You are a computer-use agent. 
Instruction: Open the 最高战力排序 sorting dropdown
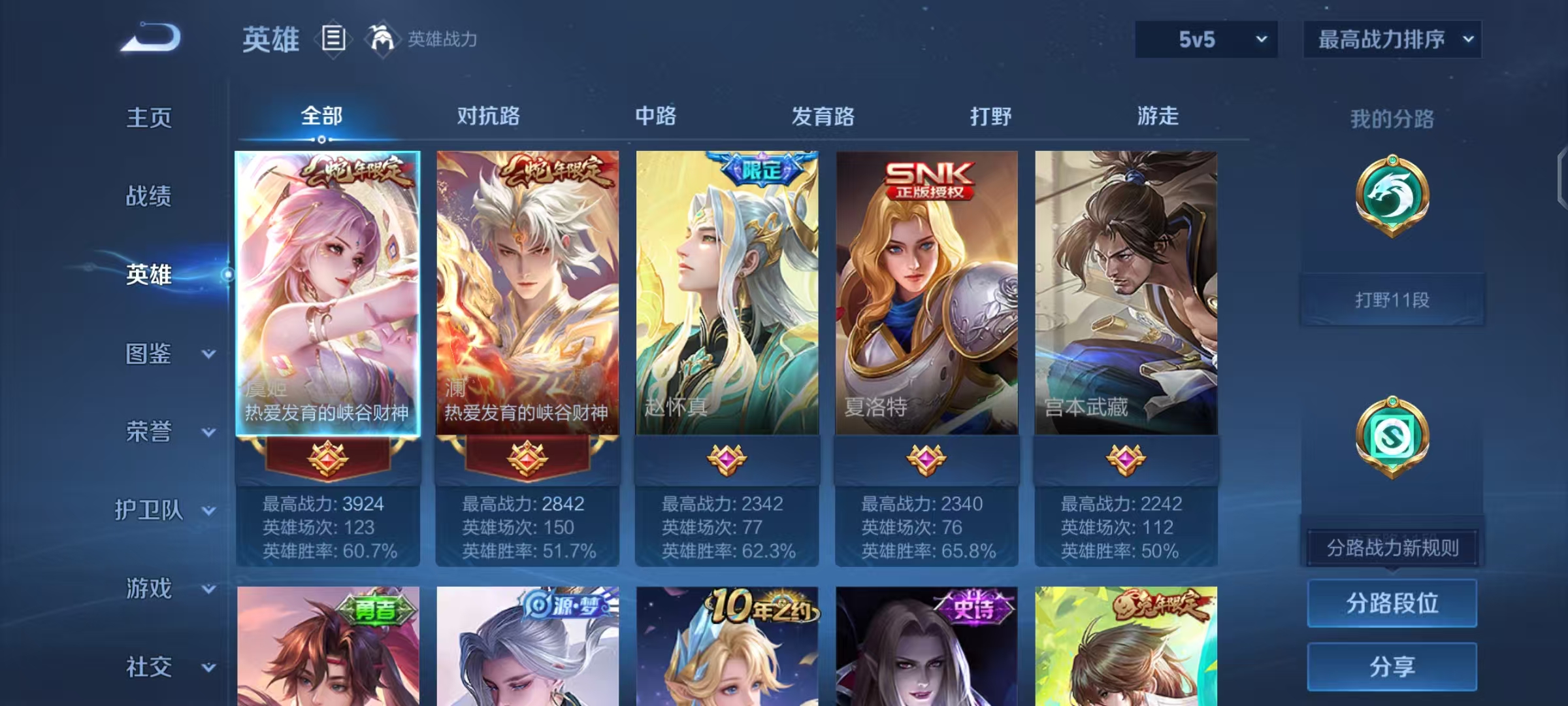click(x=1392, y=39)
